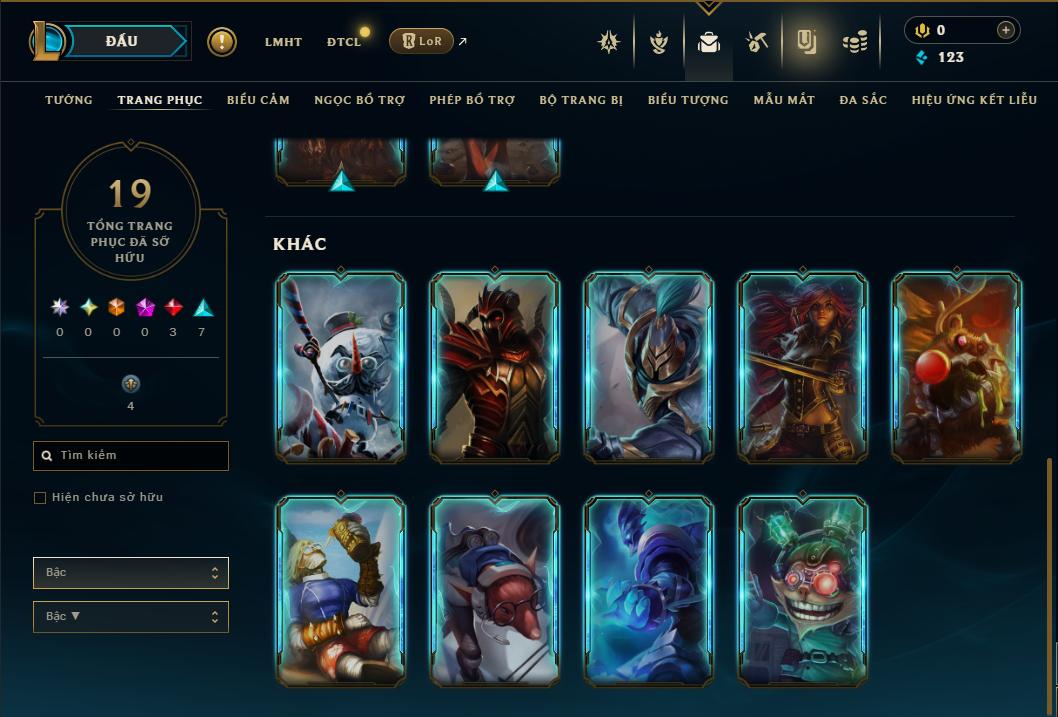Screen dimensions: 1058x717
Task: Switch to the ĐTCL tab
Action: (x=343, y=42)
